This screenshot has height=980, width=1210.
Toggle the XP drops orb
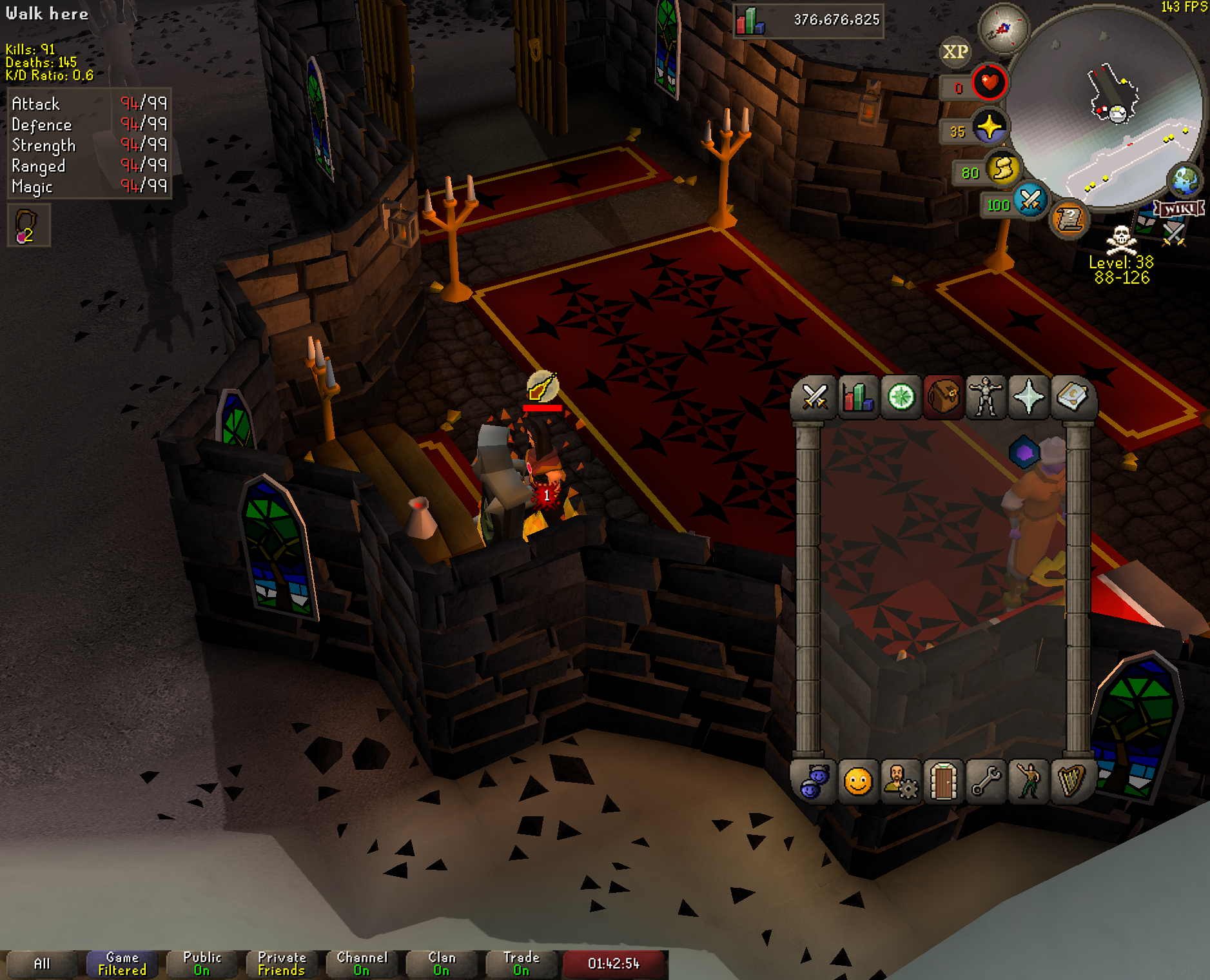tap(955, 52)
